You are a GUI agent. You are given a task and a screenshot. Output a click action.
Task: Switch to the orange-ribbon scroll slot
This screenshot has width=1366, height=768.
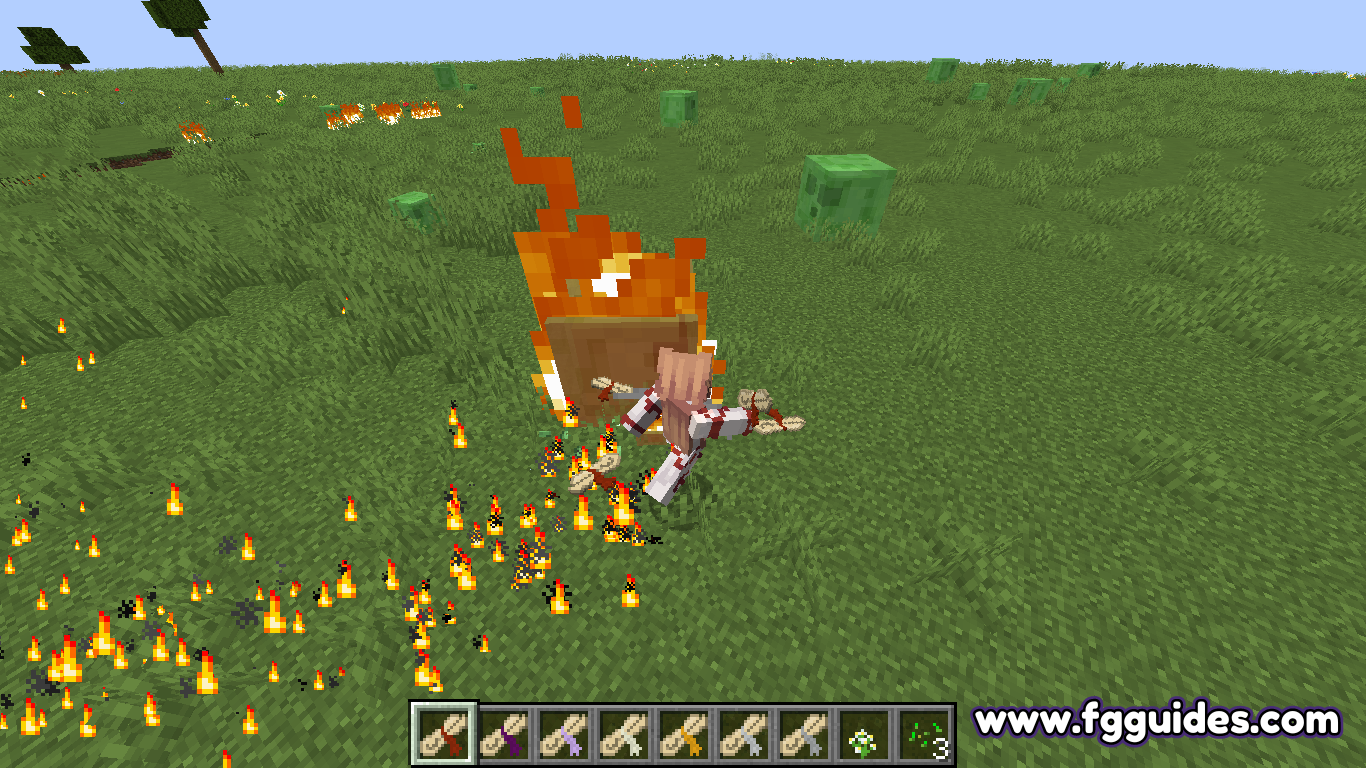[x=684, y=734]
